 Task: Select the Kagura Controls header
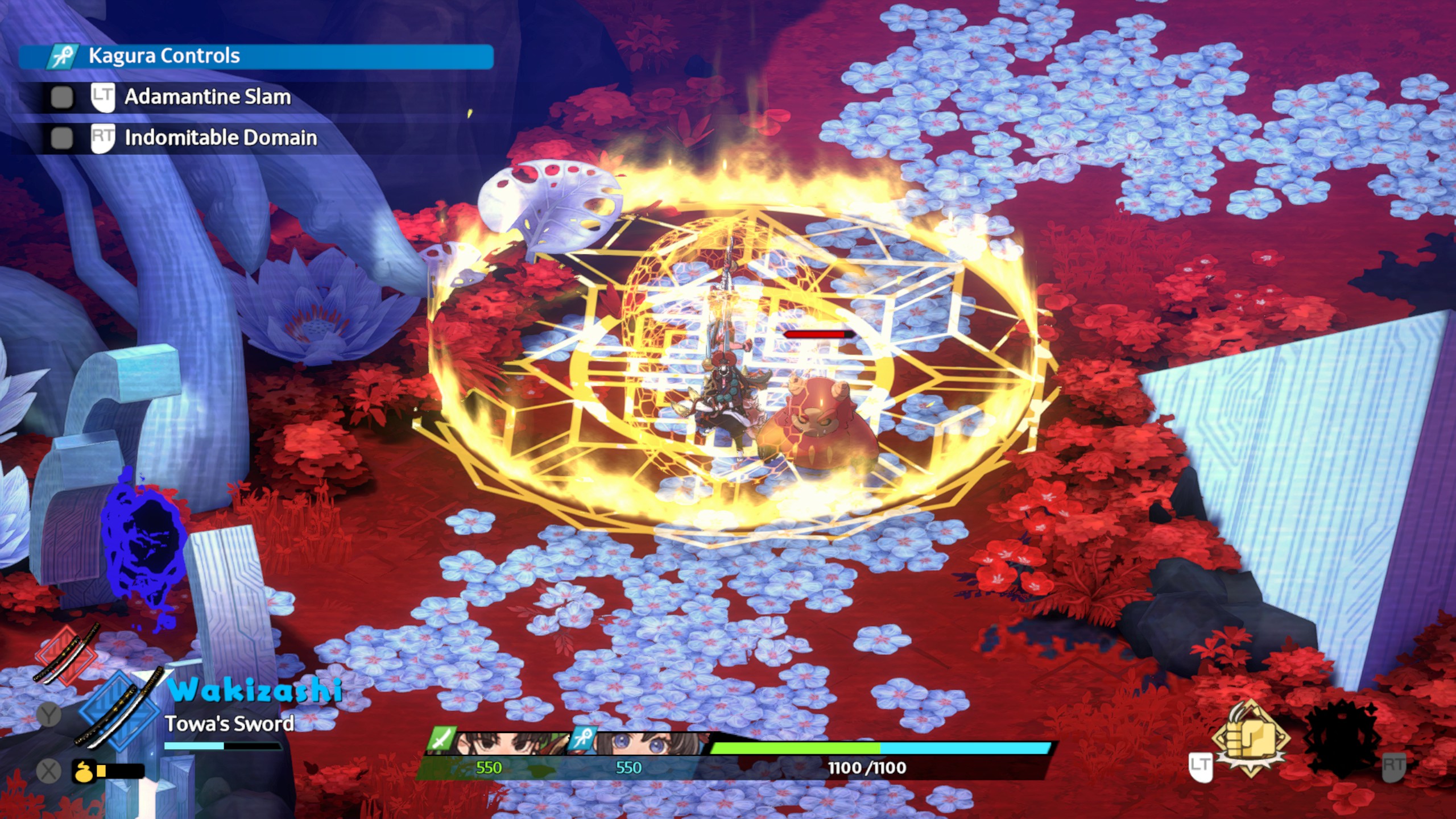[256, 56]
